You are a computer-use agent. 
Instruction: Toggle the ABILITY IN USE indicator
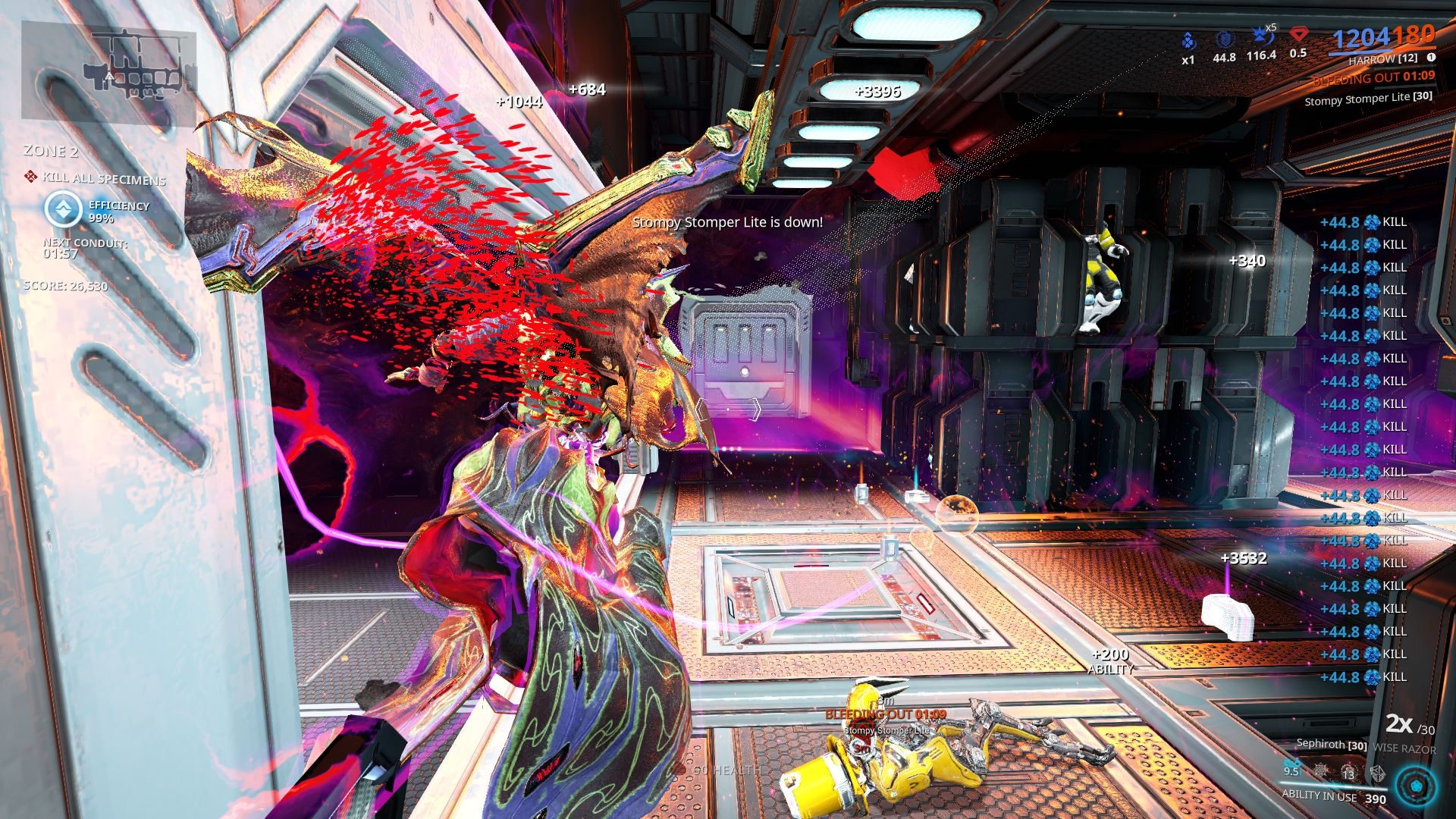tap(1319, 797)
